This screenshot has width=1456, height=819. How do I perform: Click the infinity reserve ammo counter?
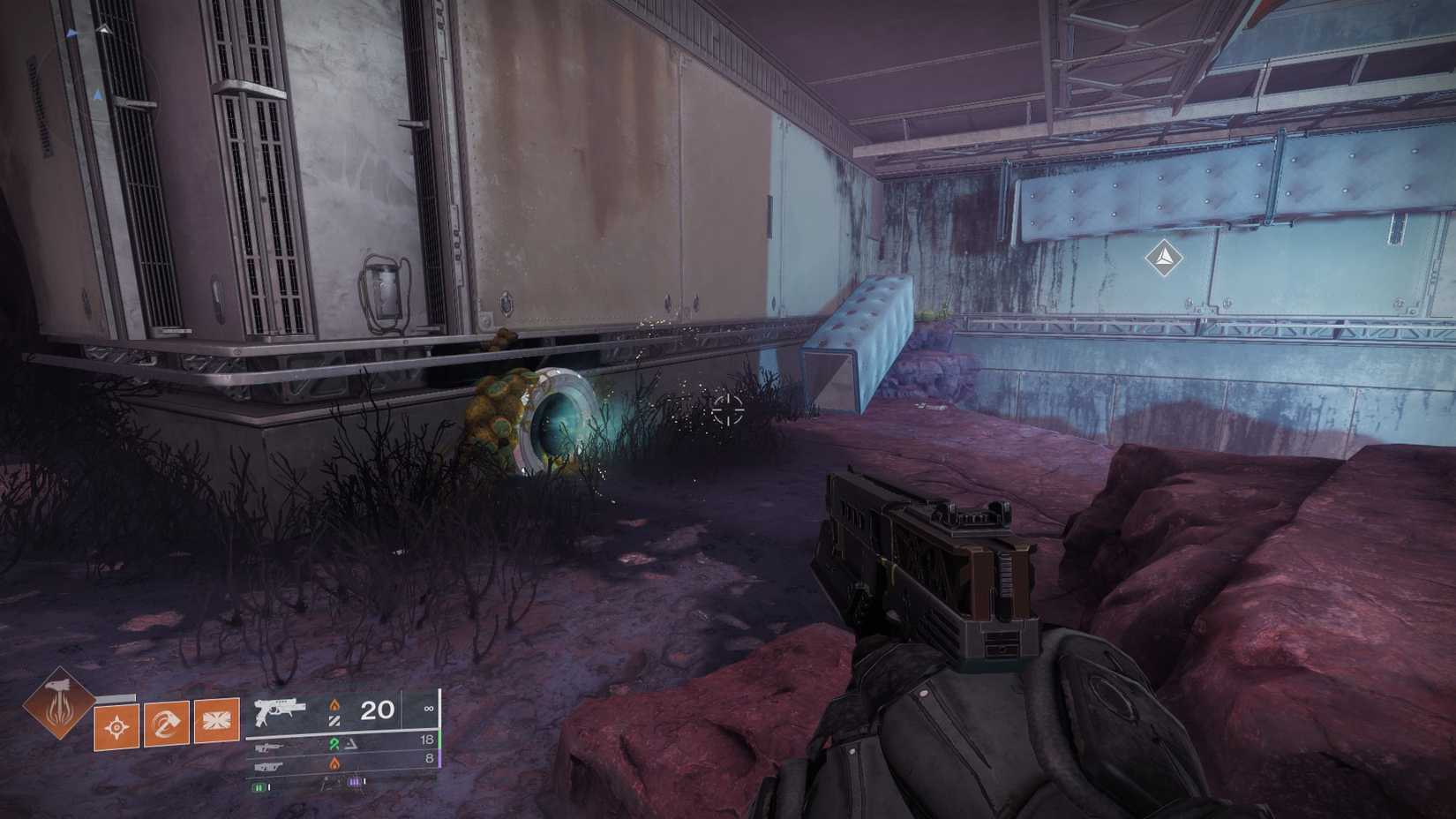(429, 710)
